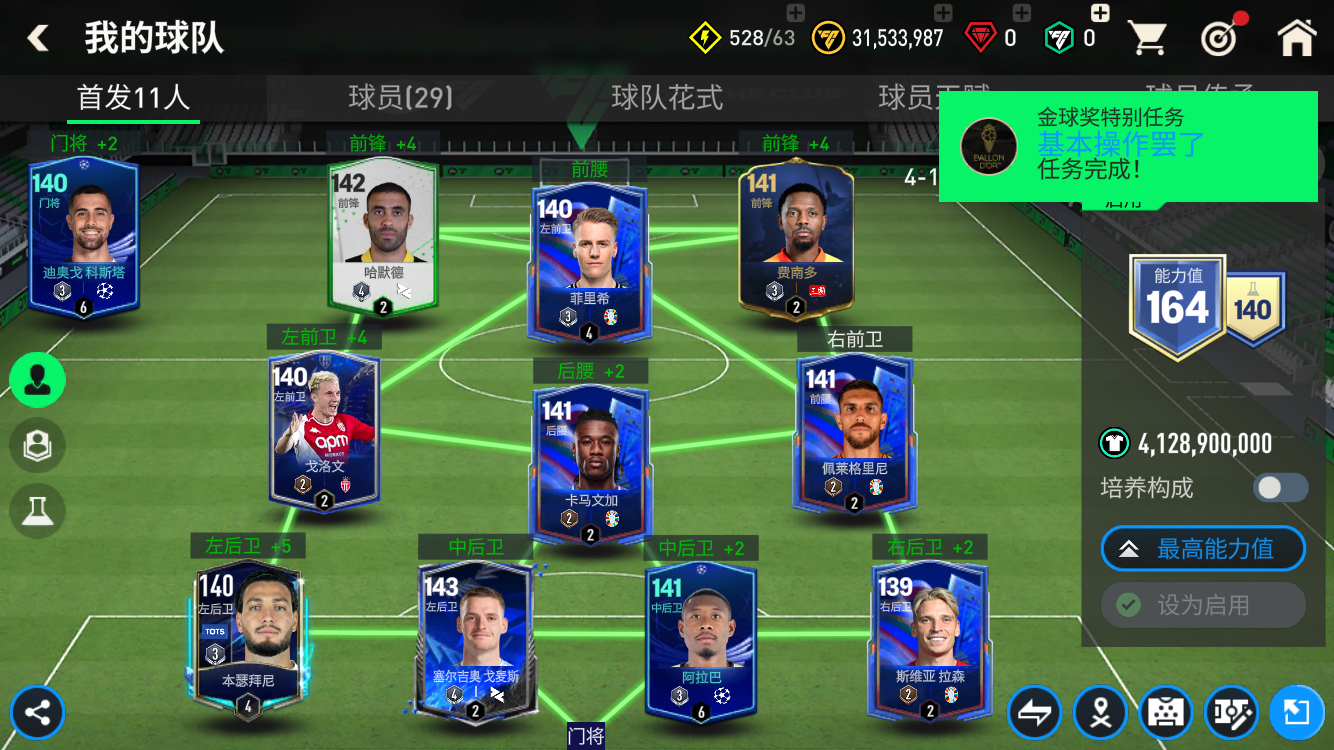Toggle the 培养构成 switch
1334x750 pixels.
click(x=1280, y=488)
